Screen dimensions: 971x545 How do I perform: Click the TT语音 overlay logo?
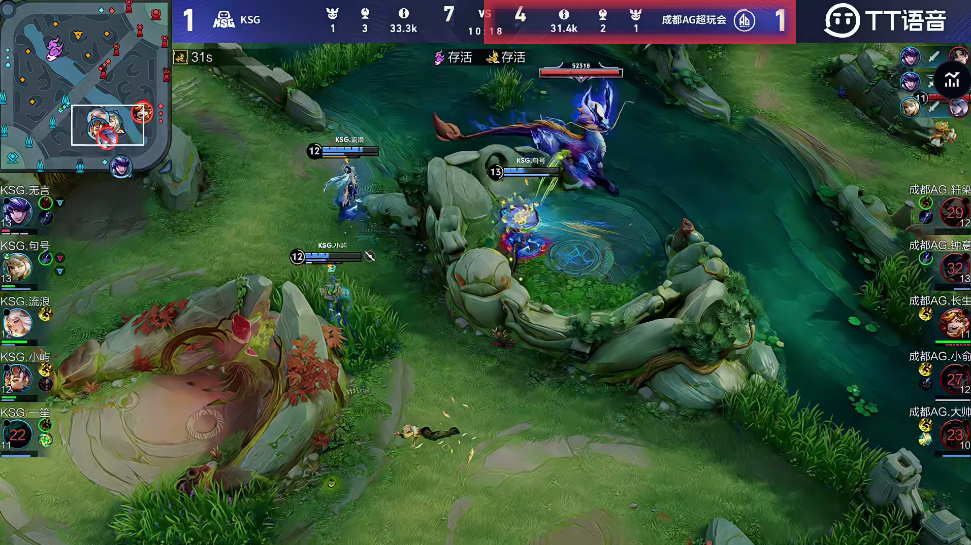(x=884, y=19)
